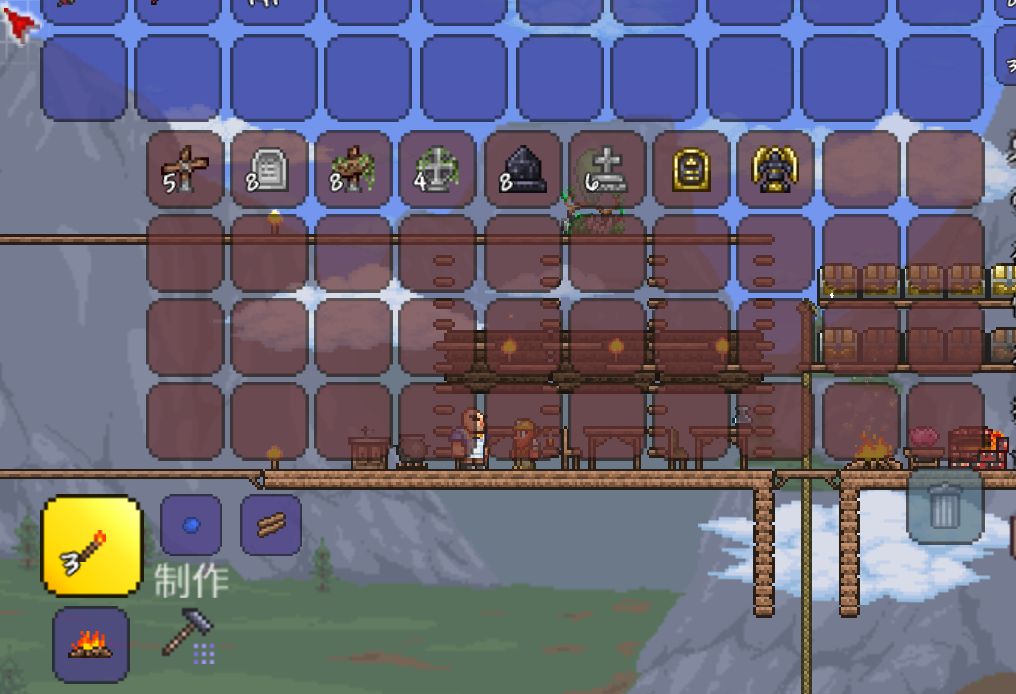Take the mossy round cross headstone
The height and width of the screenshot is (694, 1016).
coord(437,170)
